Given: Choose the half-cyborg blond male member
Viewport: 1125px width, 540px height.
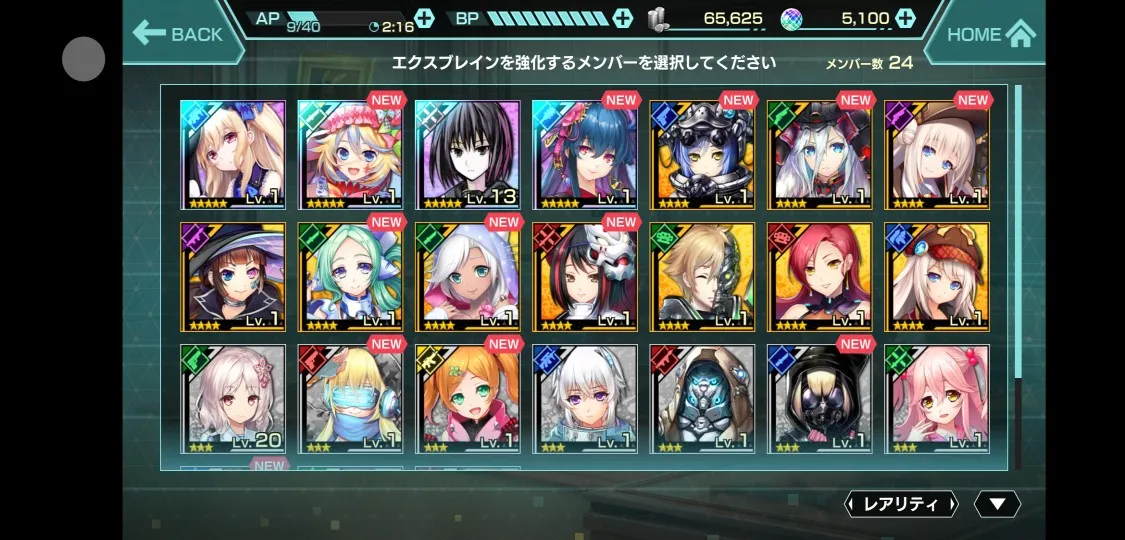Looking at the screenshot, I should [x=702, y=277].
